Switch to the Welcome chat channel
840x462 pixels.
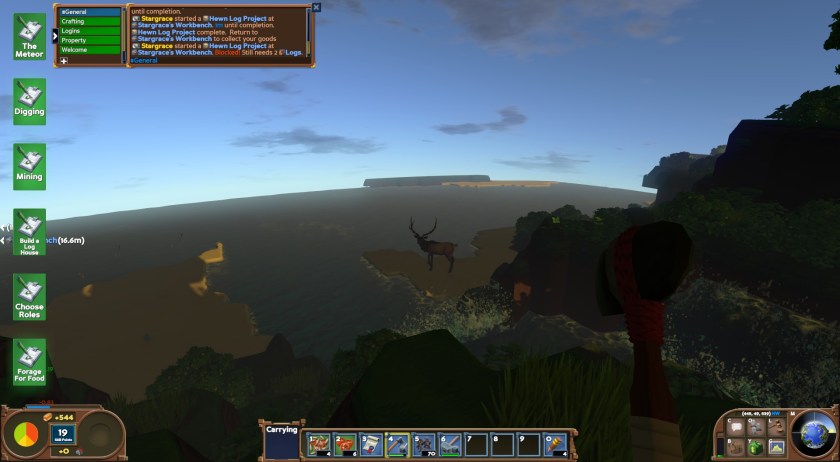[x=89, y=49]
